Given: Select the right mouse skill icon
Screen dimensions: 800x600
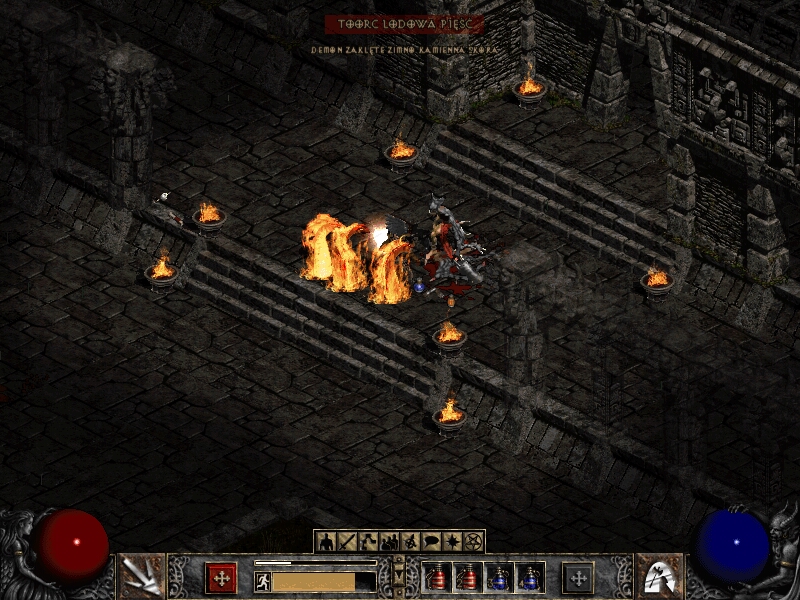Looking at the screenshot, I should 659,576.
